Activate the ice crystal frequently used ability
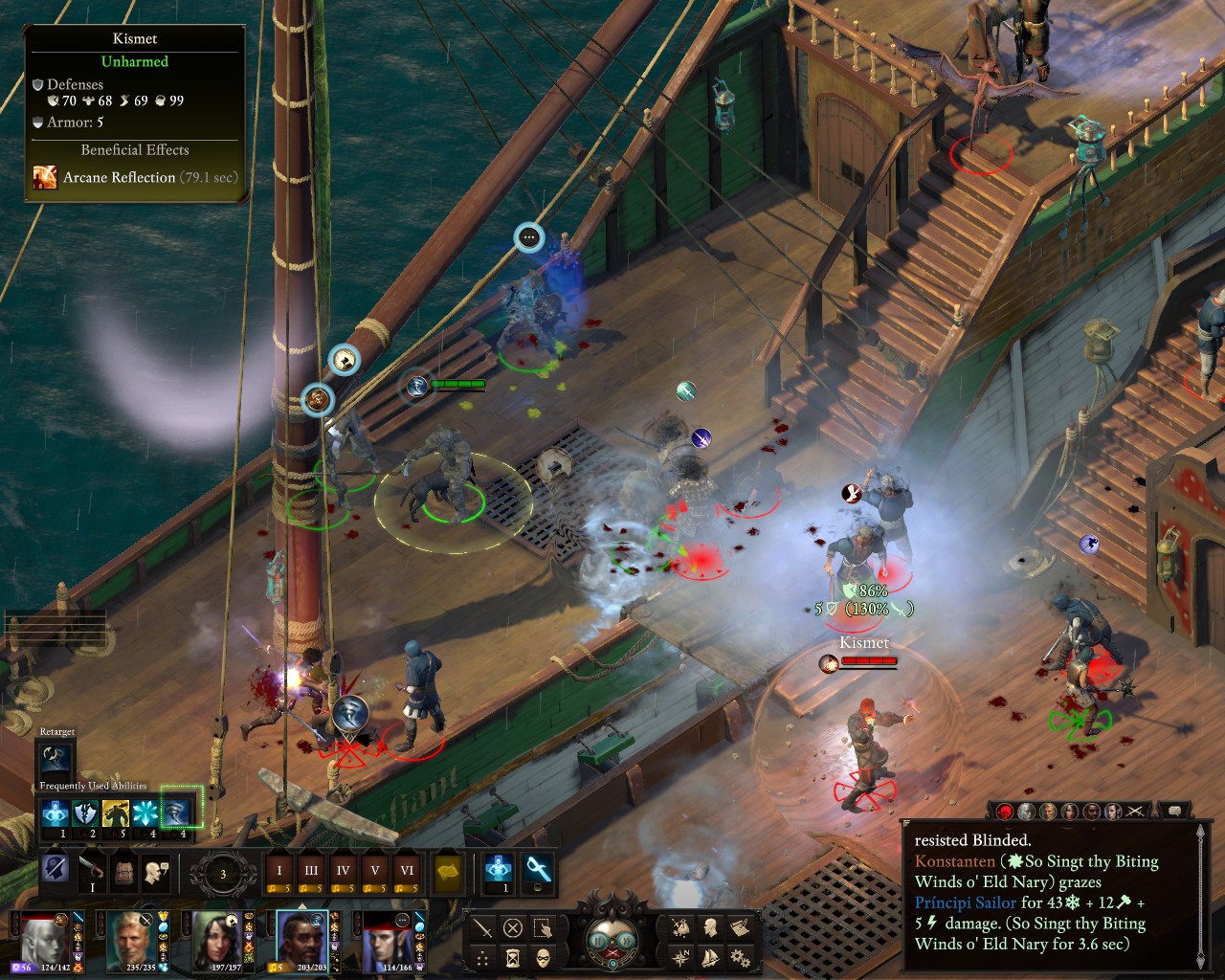The height and width of the screenshot is (980, 1225). pyautogui.click(x=145, y=813)
